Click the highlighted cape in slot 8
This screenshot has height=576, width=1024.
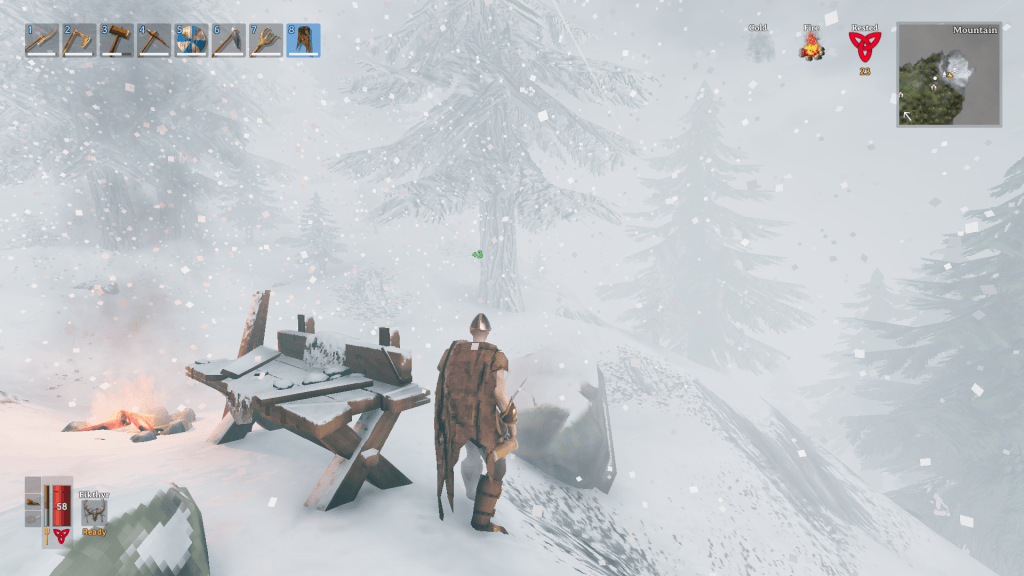(303, 40)
